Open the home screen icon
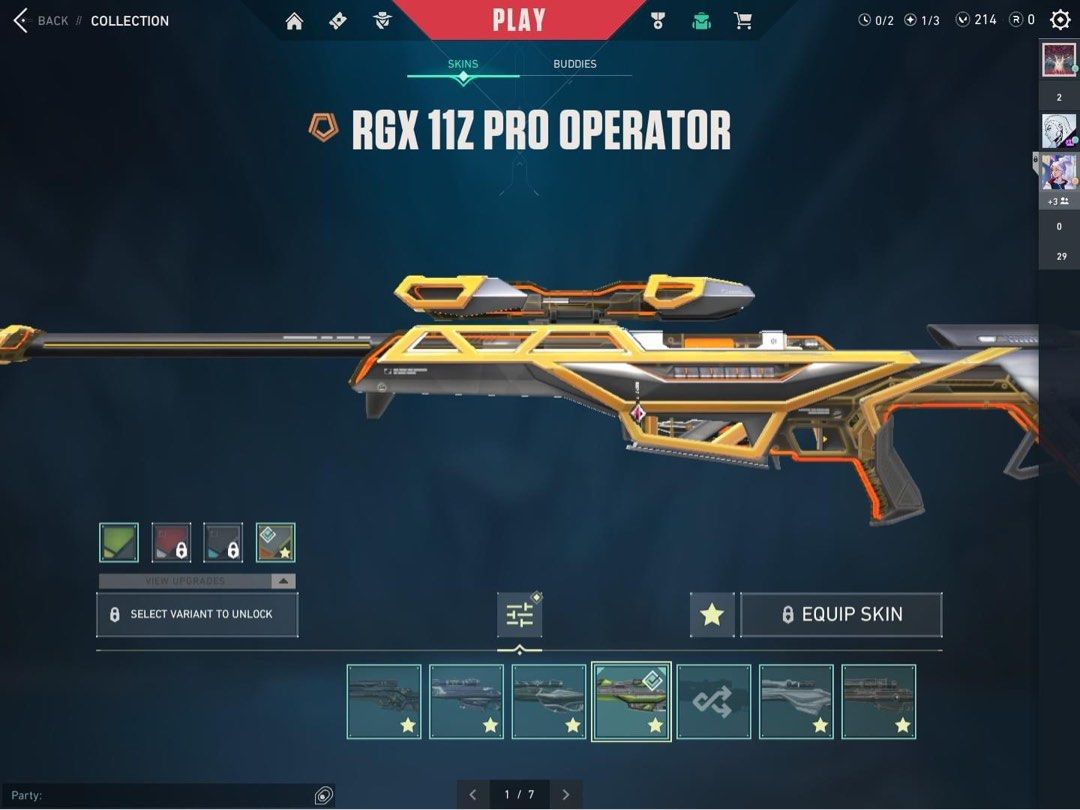1080x810 pixels. tap(294, 21)
